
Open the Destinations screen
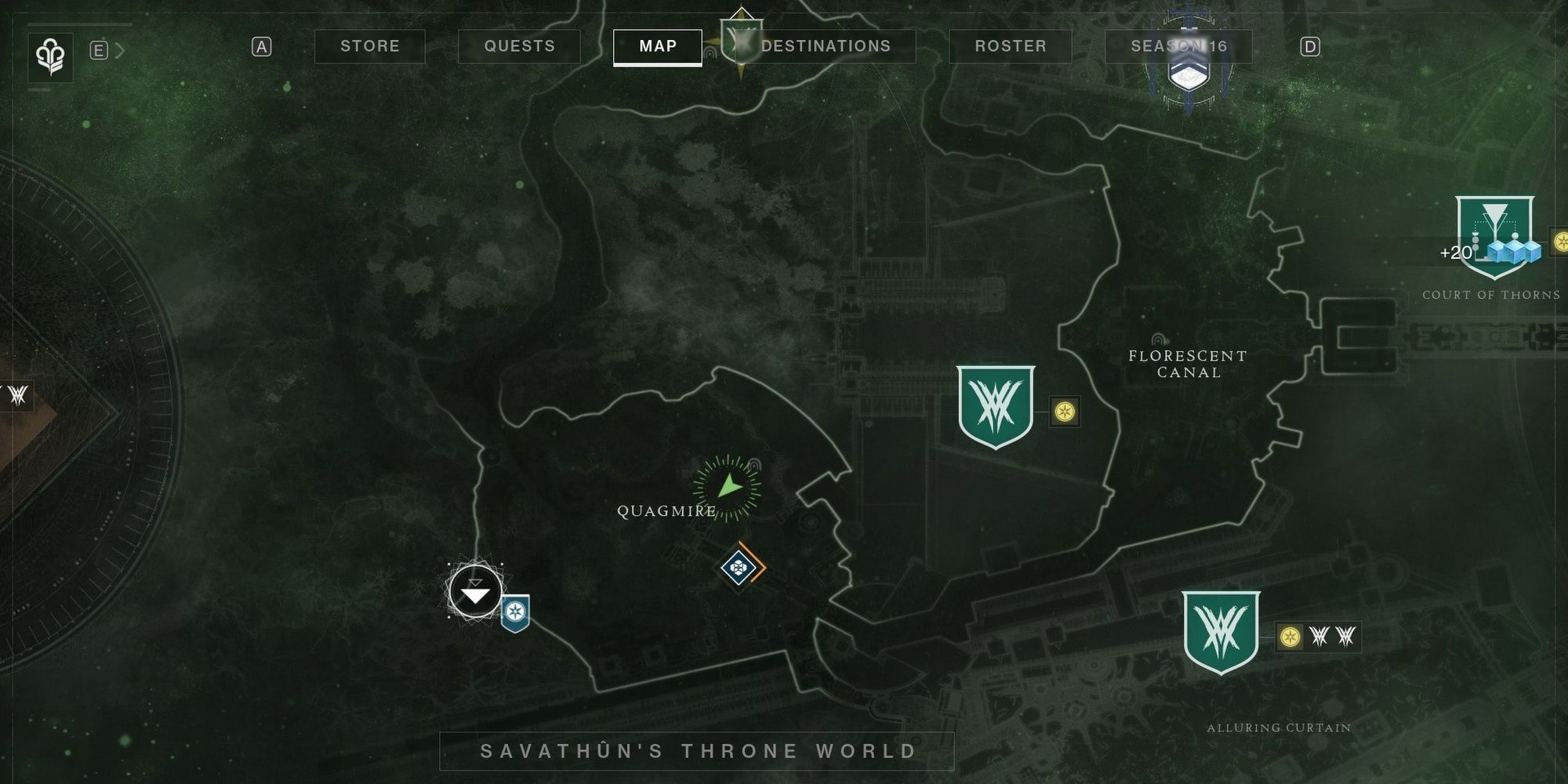click(x=828, y=46)
